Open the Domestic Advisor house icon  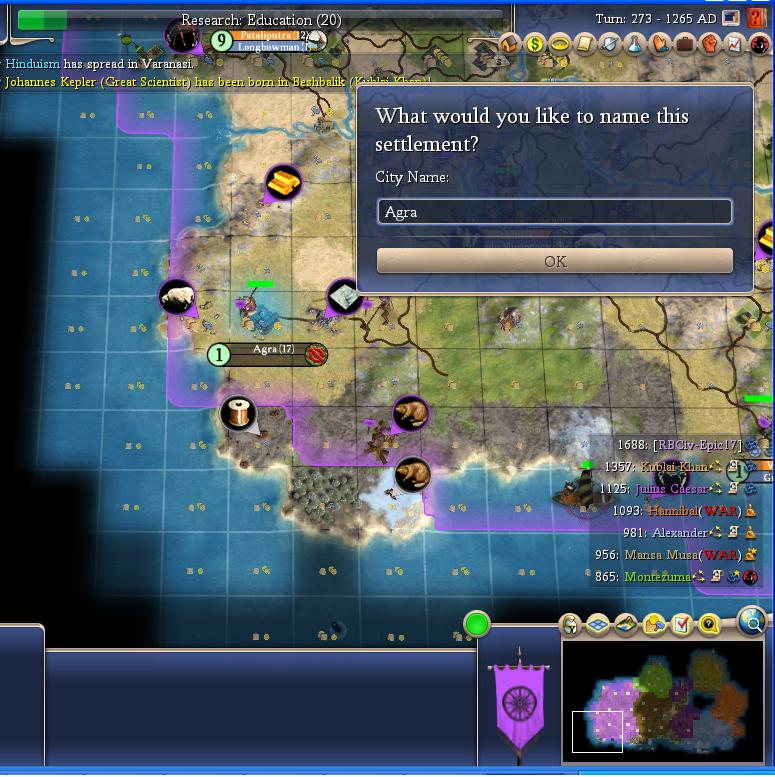tap(510, 44)
